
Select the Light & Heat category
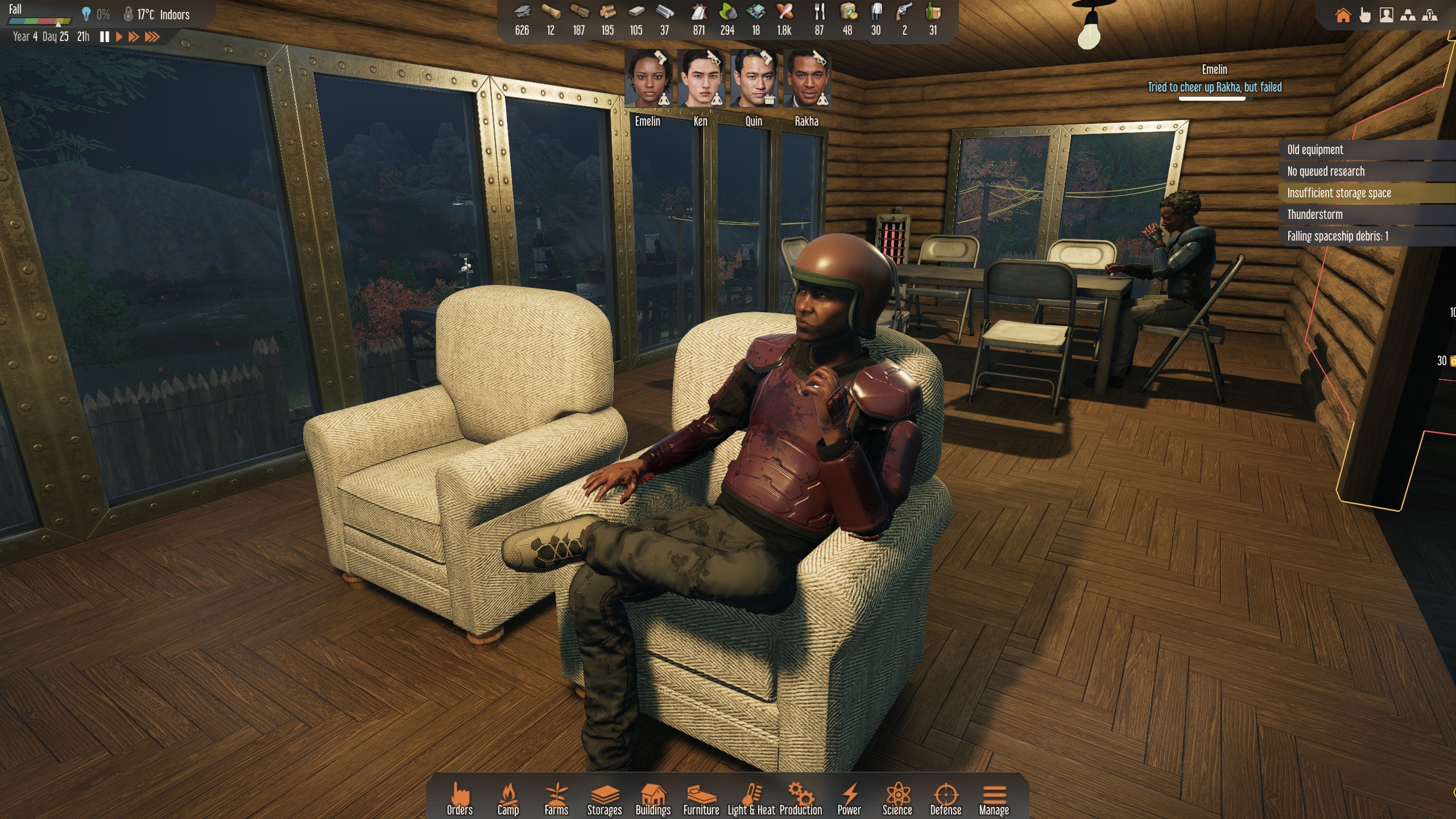(751, 799)
